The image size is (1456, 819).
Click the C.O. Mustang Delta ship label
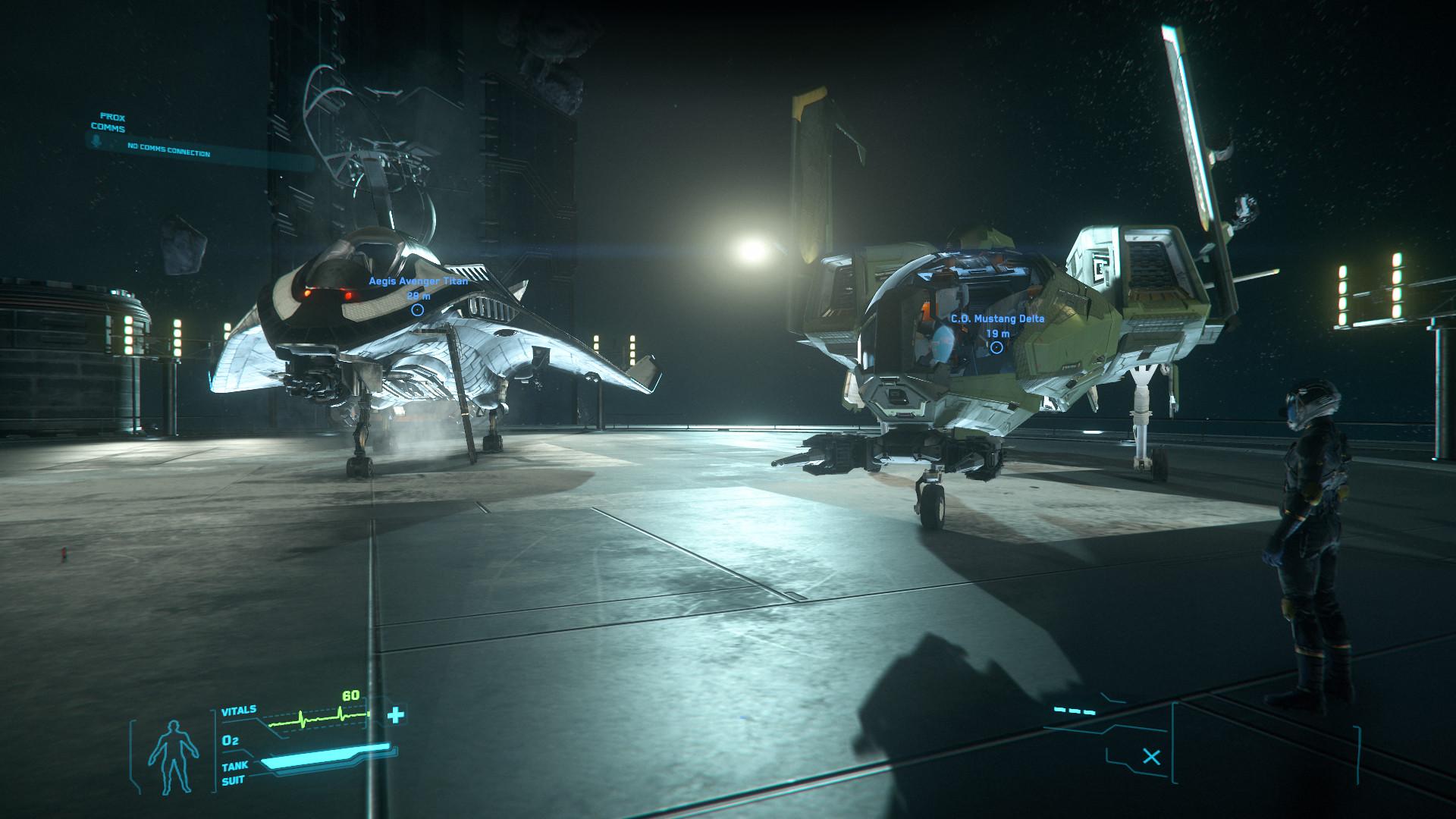tap(997, 320)
